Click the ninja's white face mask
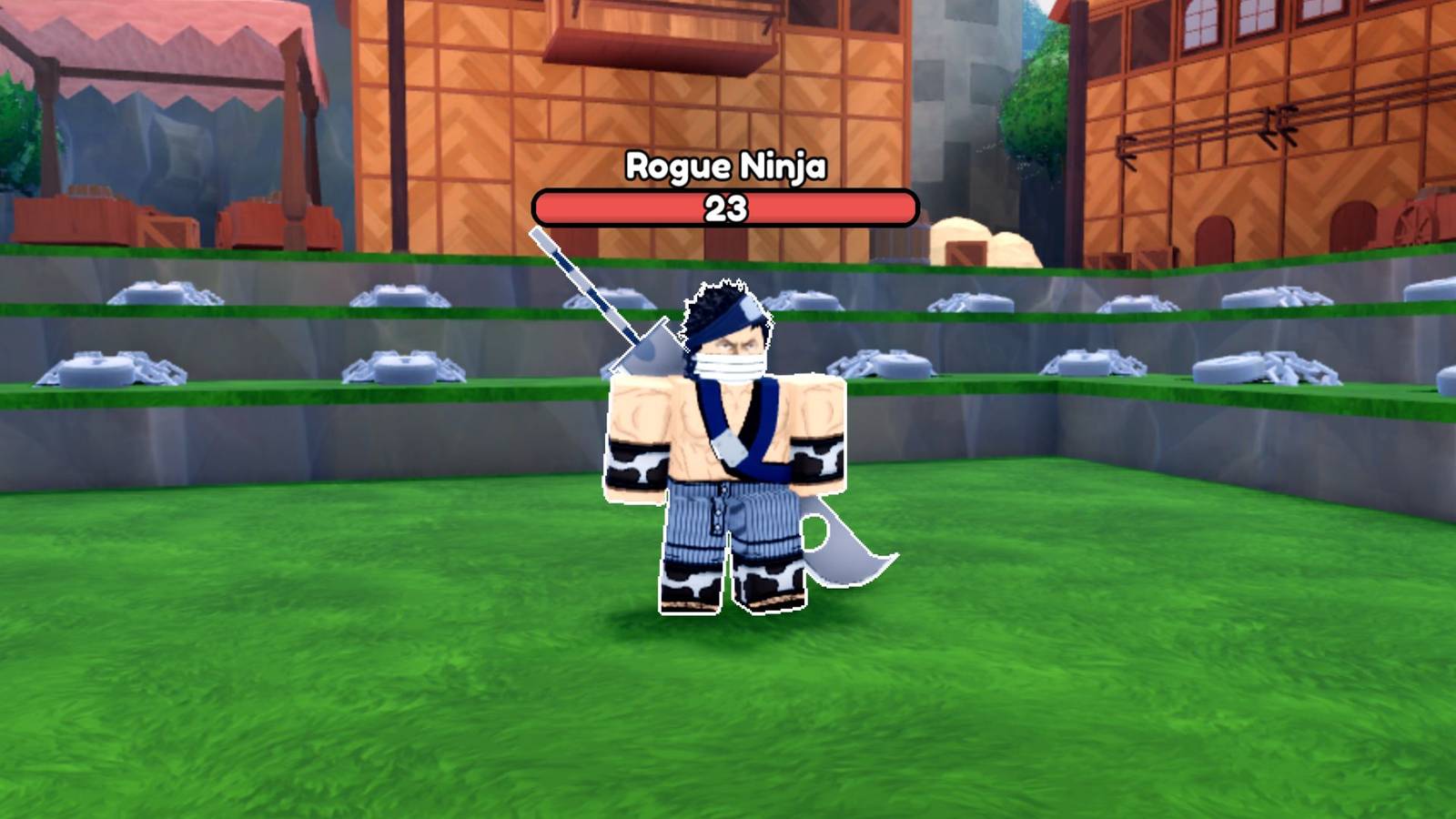The height and width of the screenshot is (819, 1456). tap(733, 364)
